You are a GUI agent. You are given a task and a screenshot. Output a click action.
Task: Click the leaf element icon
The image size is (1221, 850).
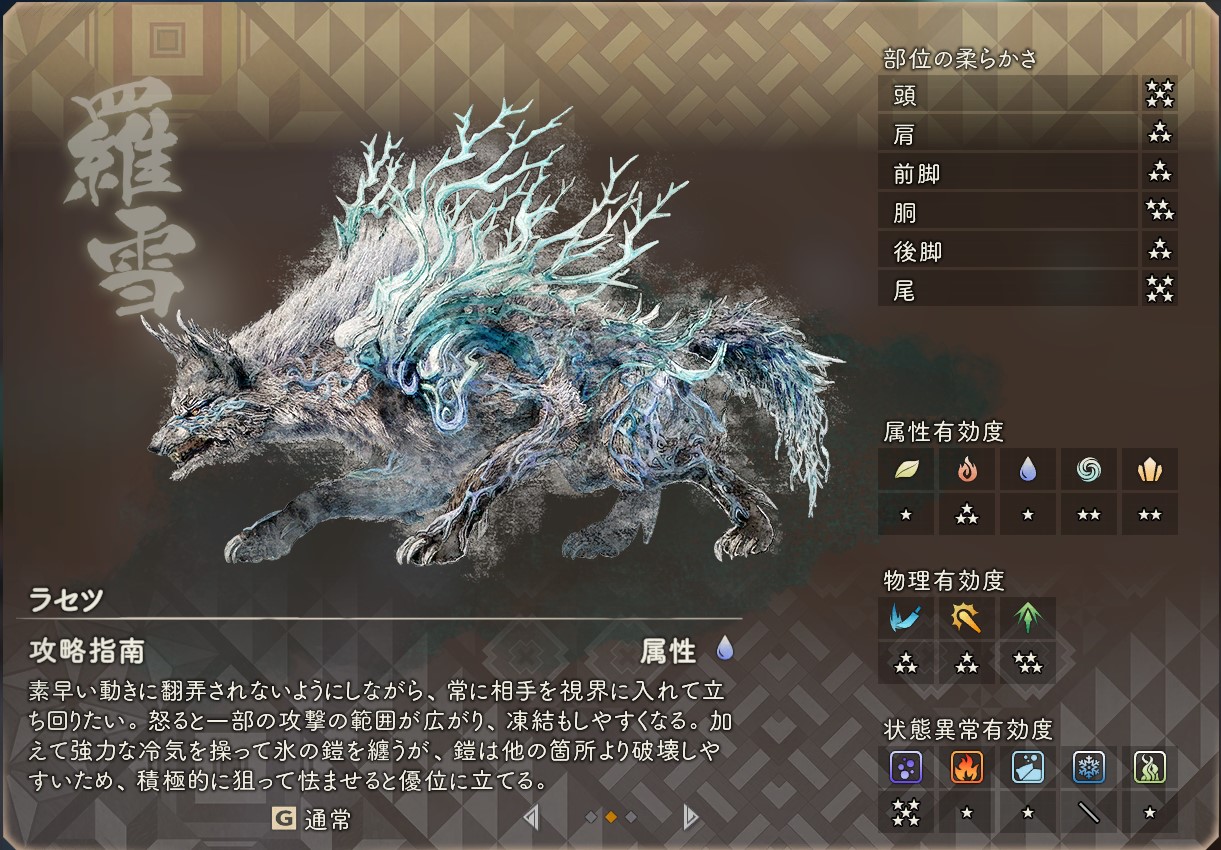pos(906,469)
